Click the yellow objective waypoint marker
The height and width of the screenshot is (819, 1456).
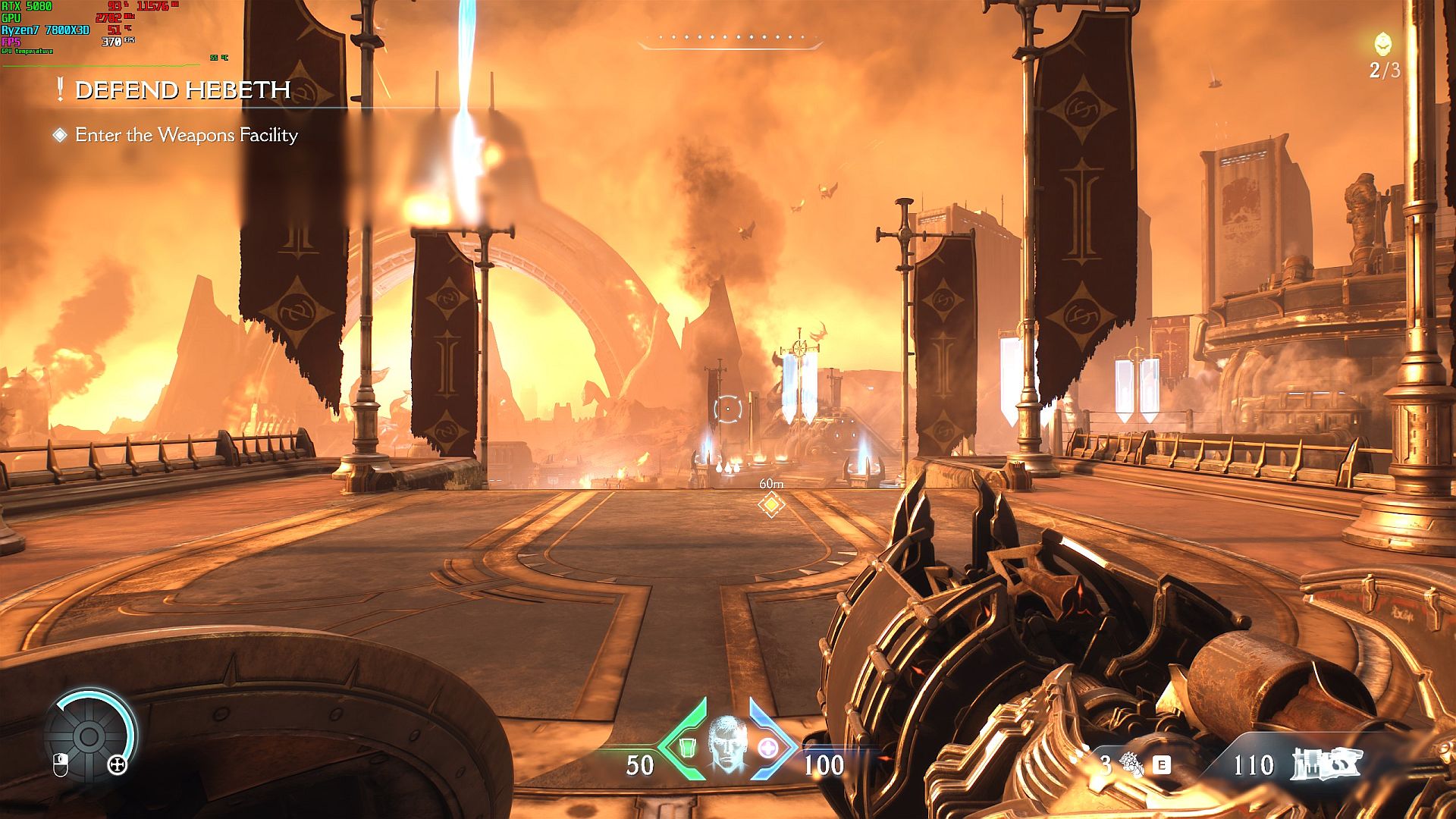(771, 504)
